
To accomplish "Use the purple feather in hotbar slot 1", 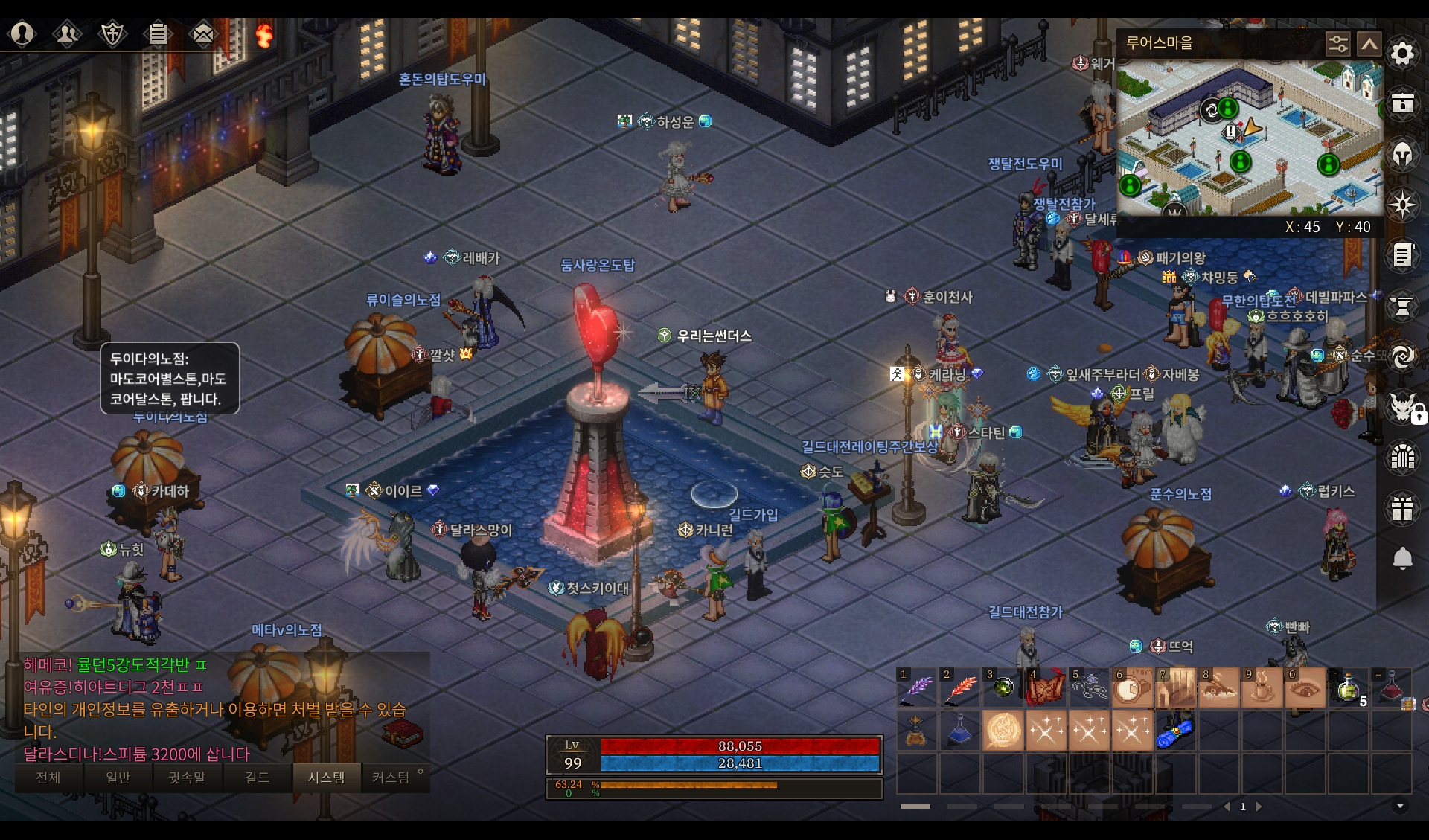I will click(x=918, y=687).
